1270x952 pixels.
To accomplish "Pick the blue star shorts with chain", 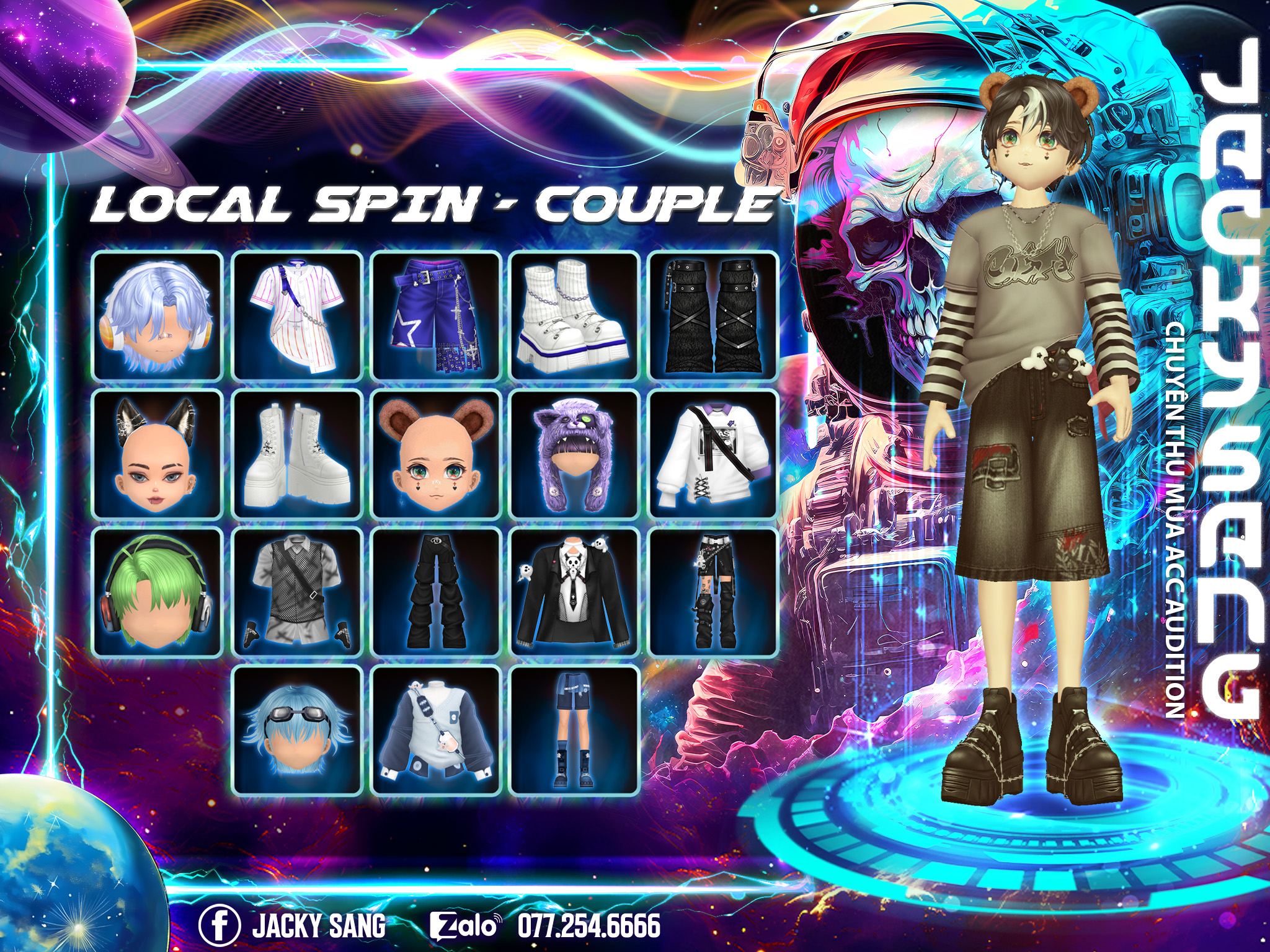I will pyautogui.click(x=436, y=315).
